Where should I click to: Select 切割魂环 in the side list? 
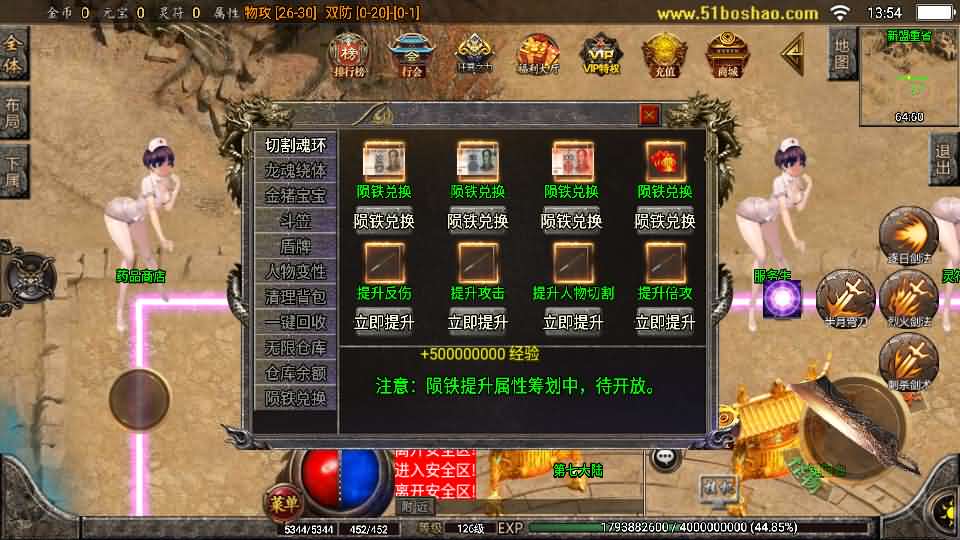click(295, 144)
